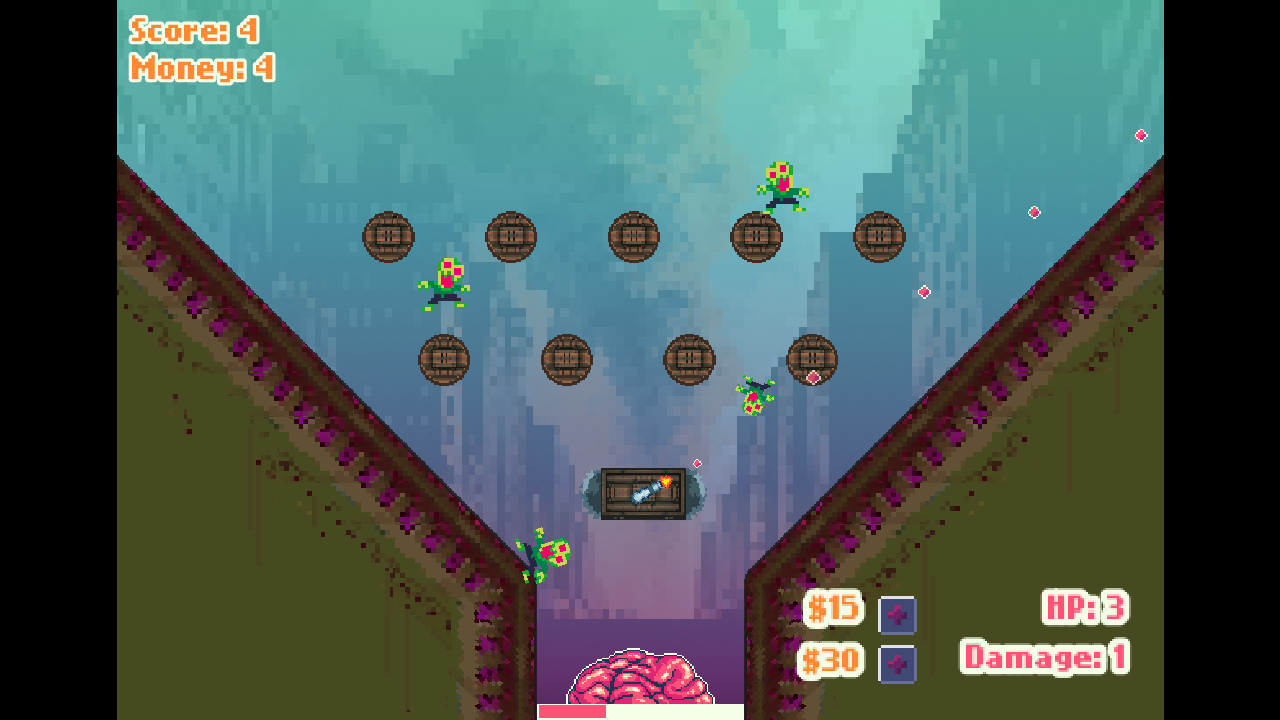Screen dimensions: 1280x720
Task: Click the red health bar below the brain
Action: pyautogui.click(x=575, y=712)
